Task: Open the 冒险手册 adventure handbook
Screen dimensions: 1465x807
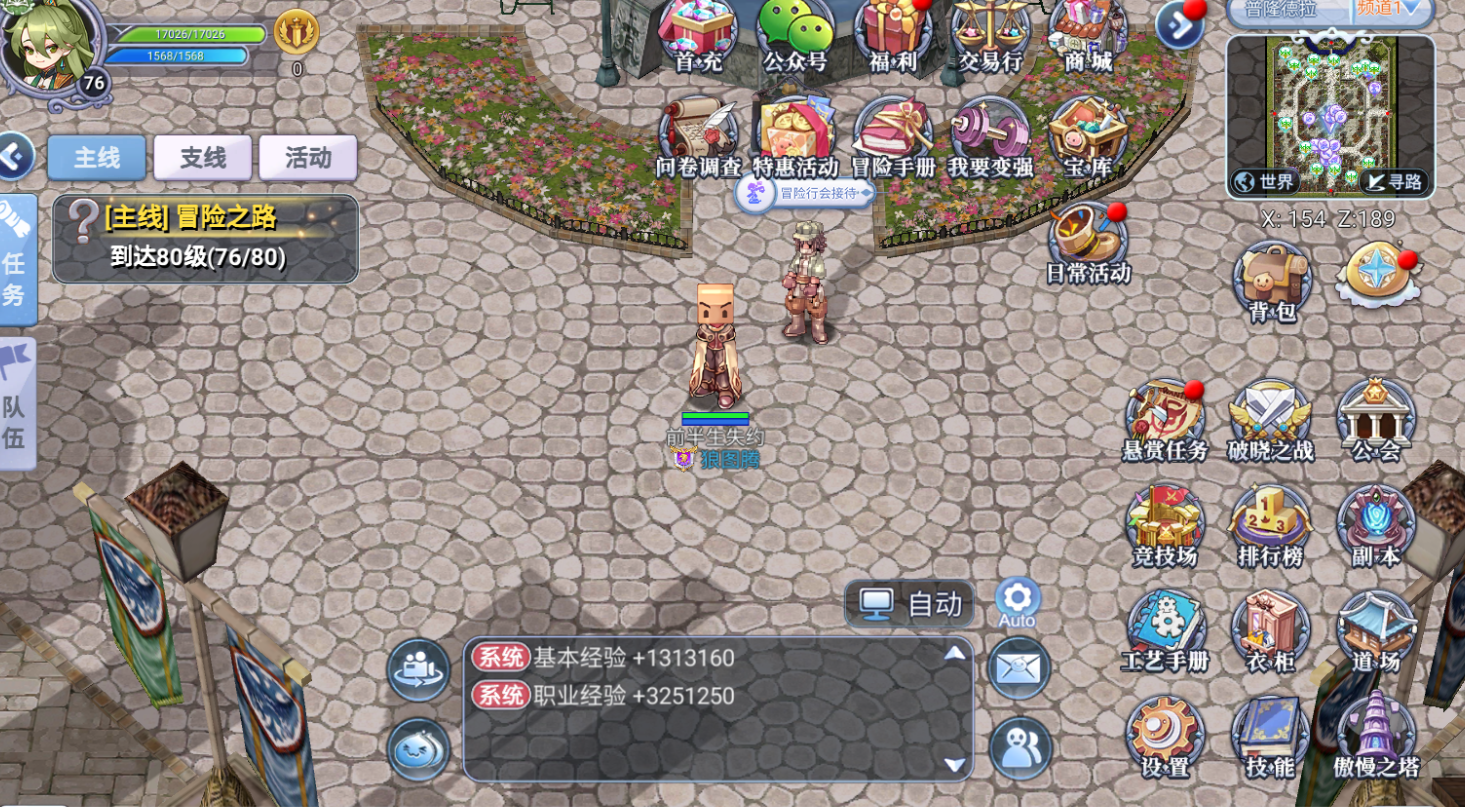Action: click(x=893, y=138)
